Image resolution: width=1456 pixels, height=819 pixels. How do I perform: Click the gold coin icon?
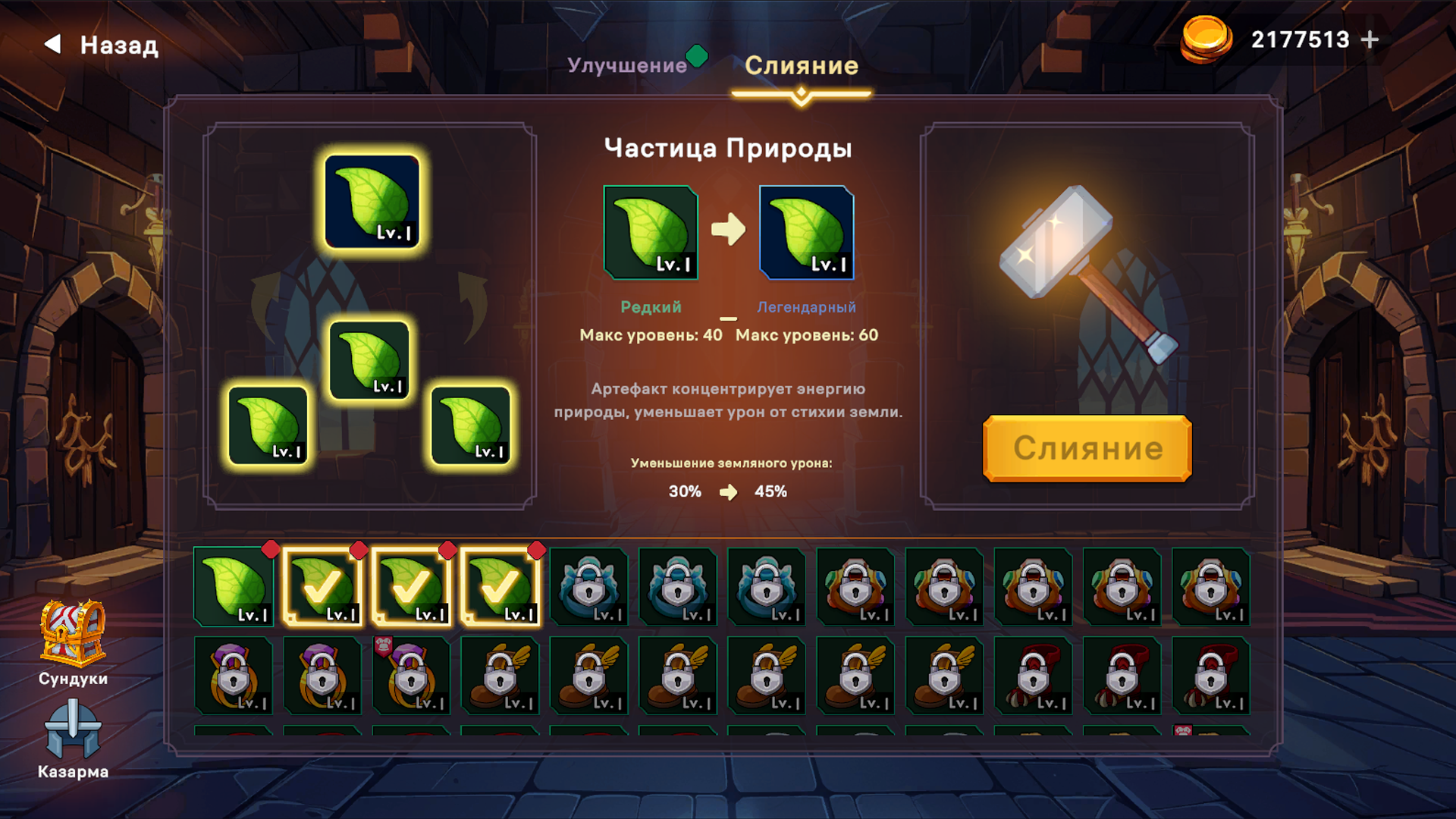pos(1207,39)
